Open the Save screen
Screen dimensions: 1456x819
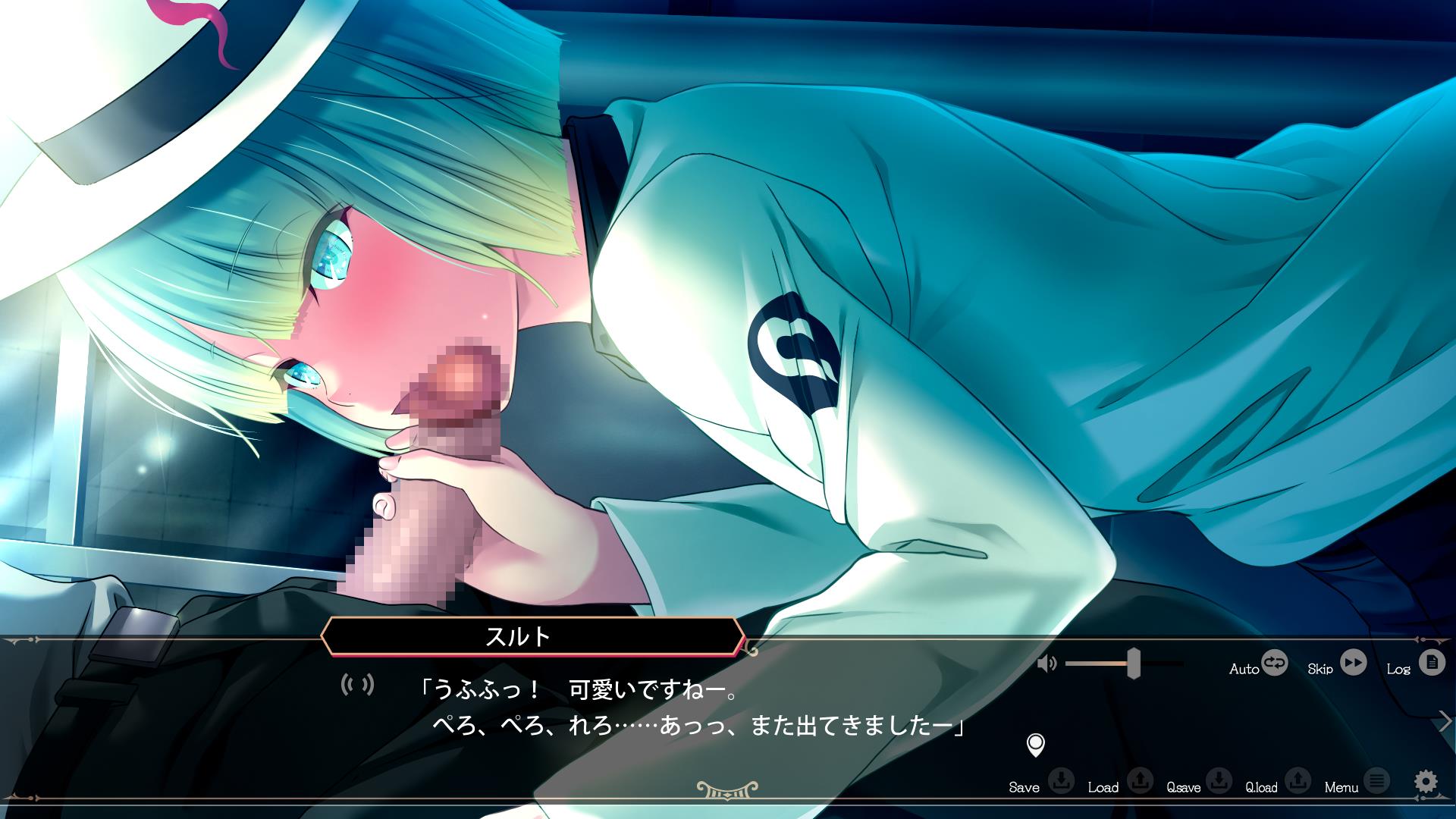[1061, 780]
